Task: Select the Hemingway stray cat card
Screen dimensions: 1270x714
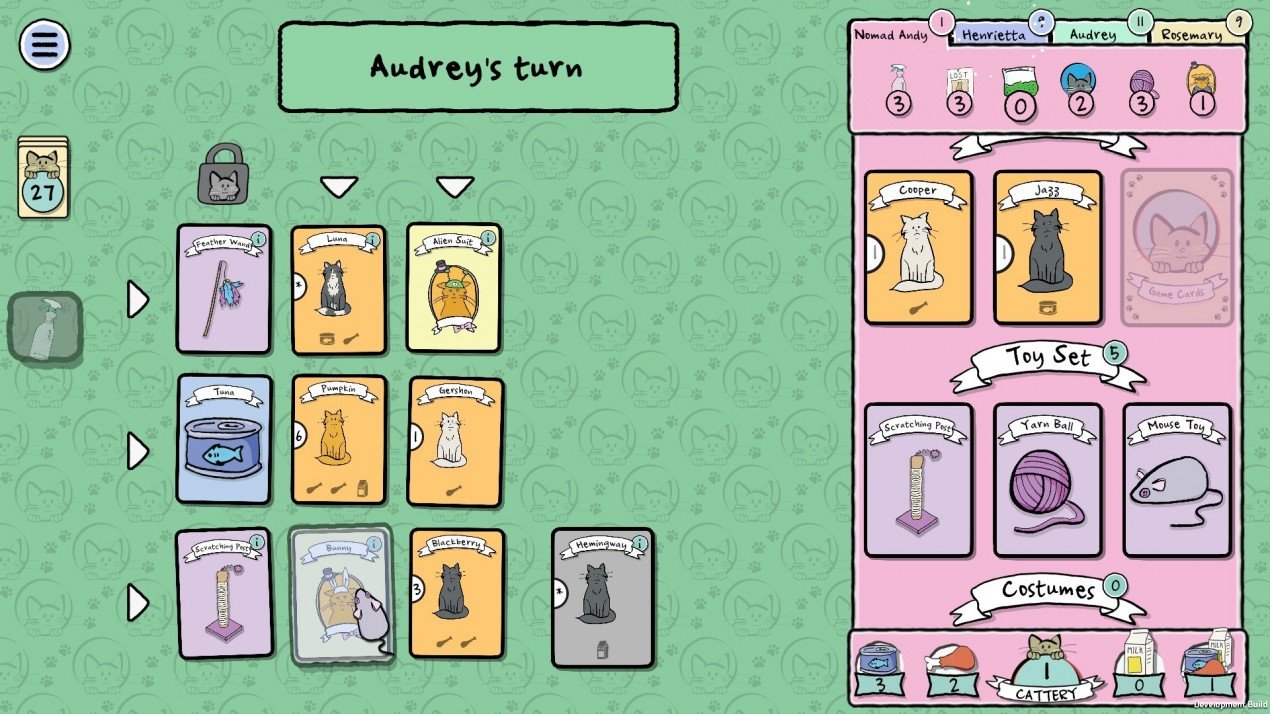Action: tap(602, 598)
